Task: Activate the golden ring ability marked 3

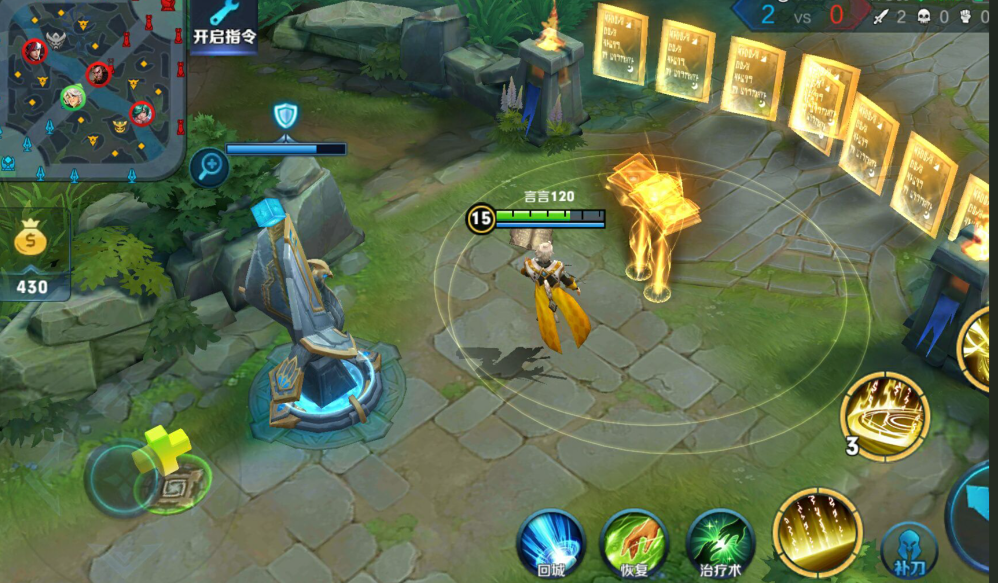Action: tap(884, 414)
